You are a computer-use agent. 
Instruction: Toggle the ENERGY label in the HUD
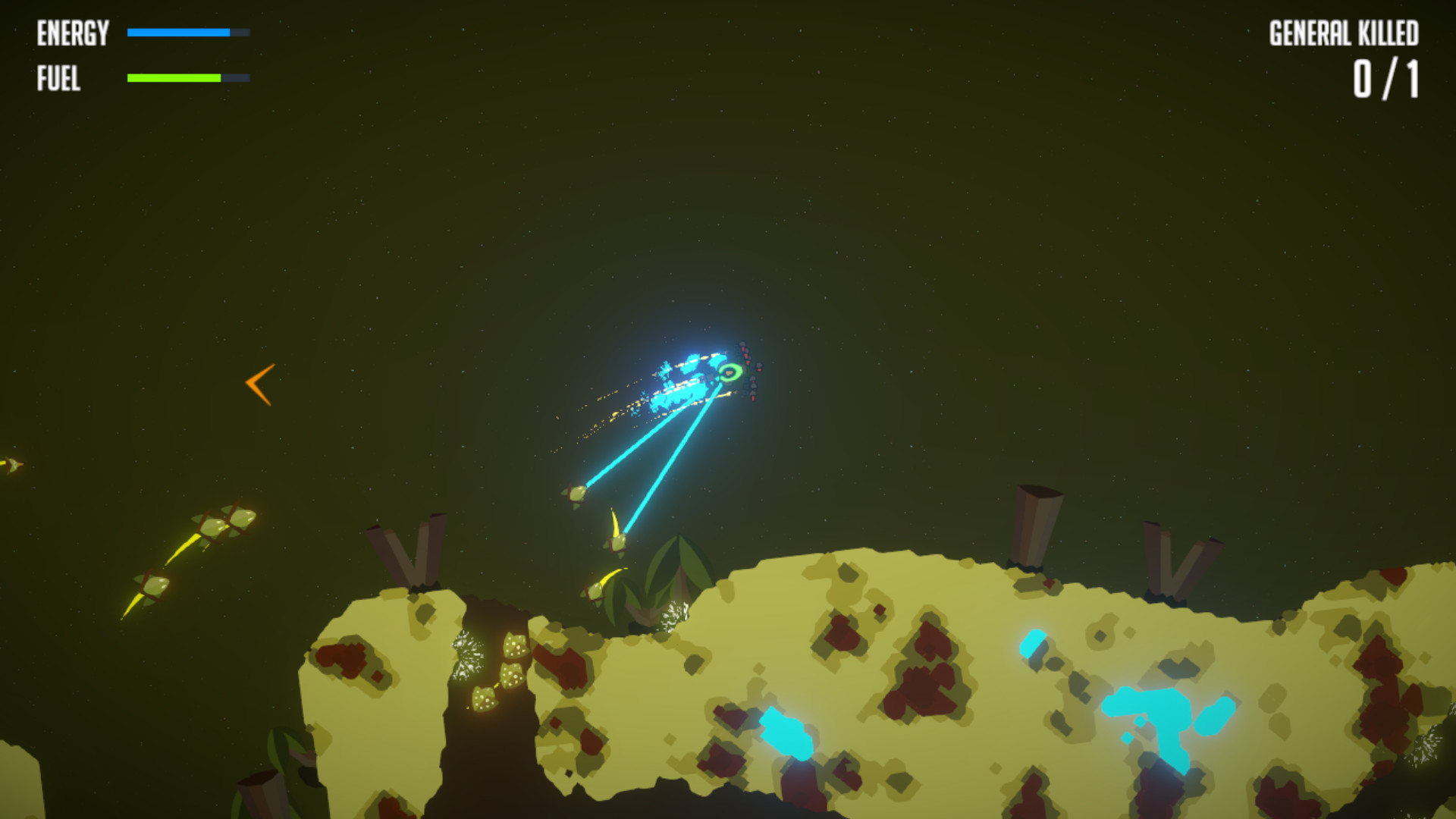(72, 32)
